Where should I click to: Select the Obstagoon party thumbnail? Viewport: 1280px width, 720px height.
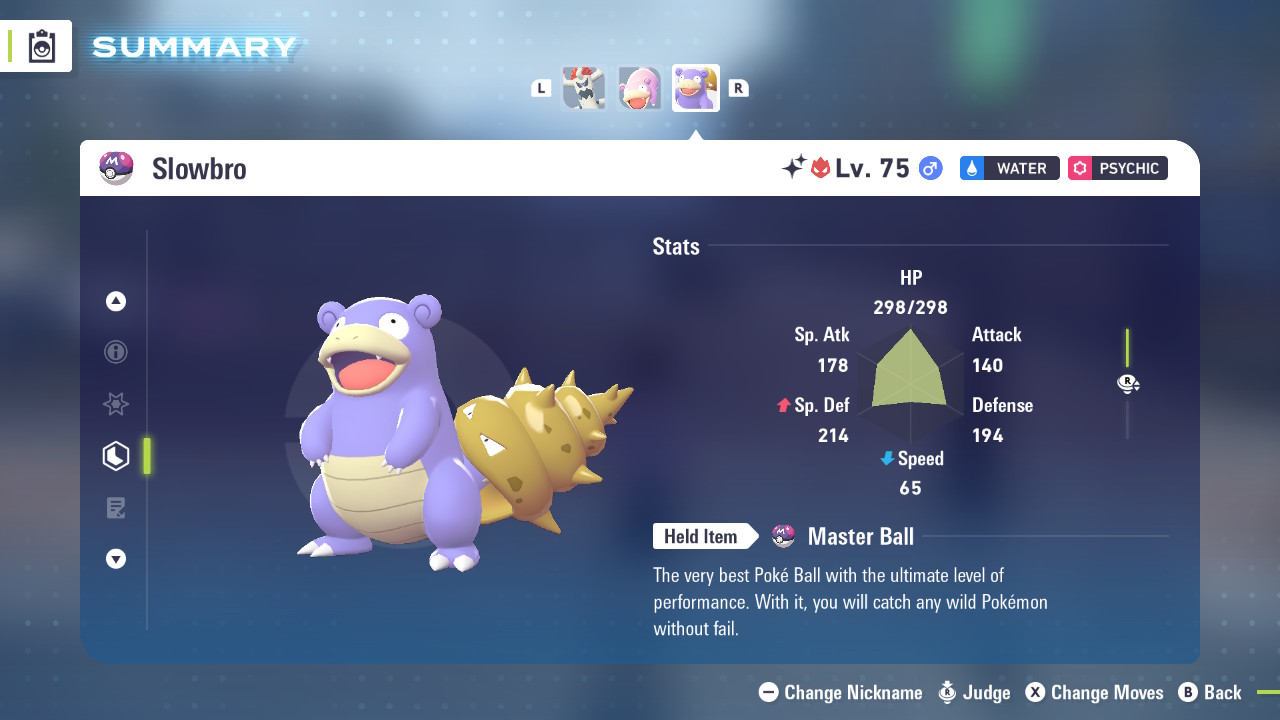pyautogui.click(x=584, y=88)
